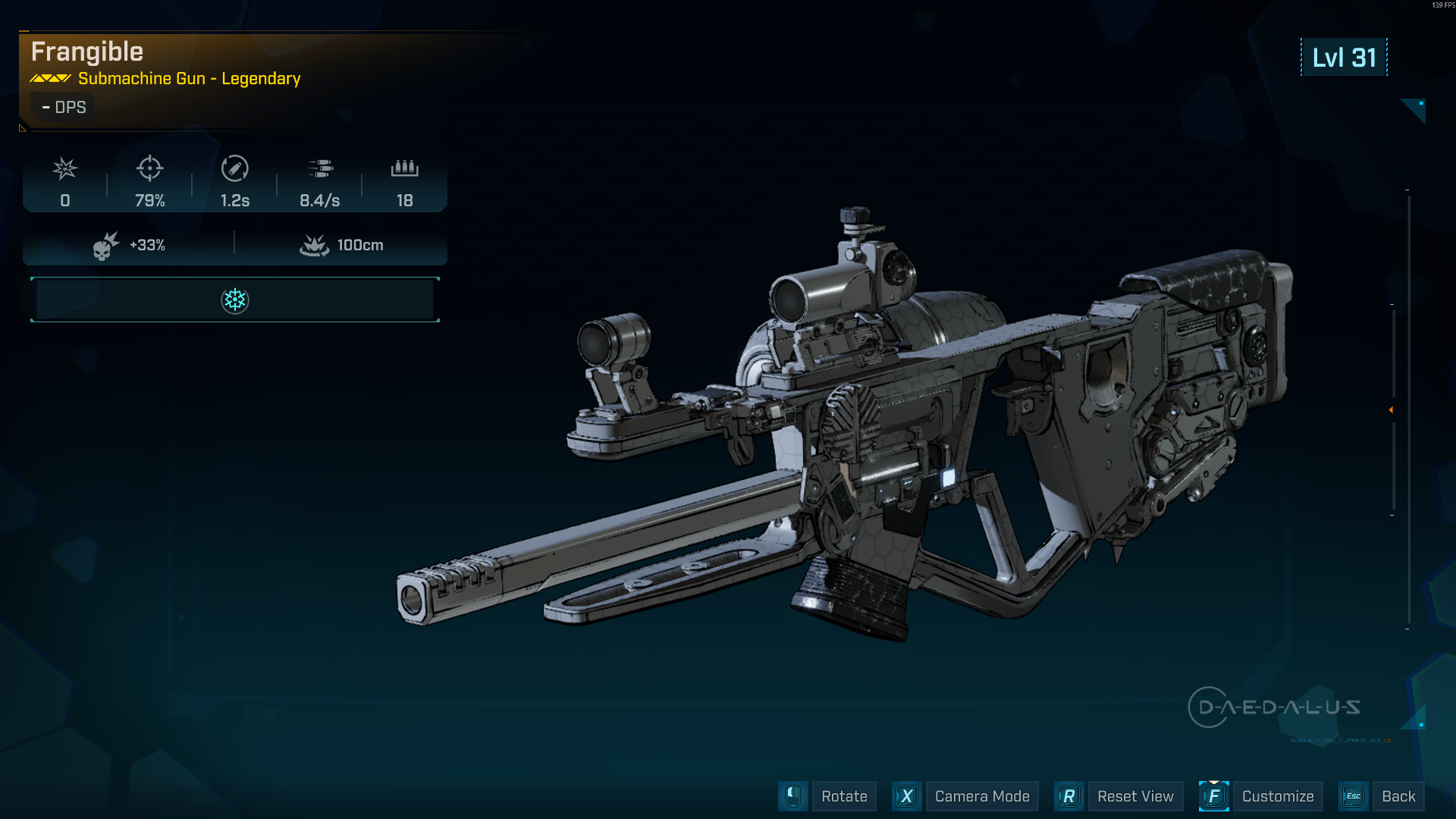The width and height of the screenshot is (1456, 819).
Task: Open Customize for the Frangible weapon
Action: tap(1278, 796)
